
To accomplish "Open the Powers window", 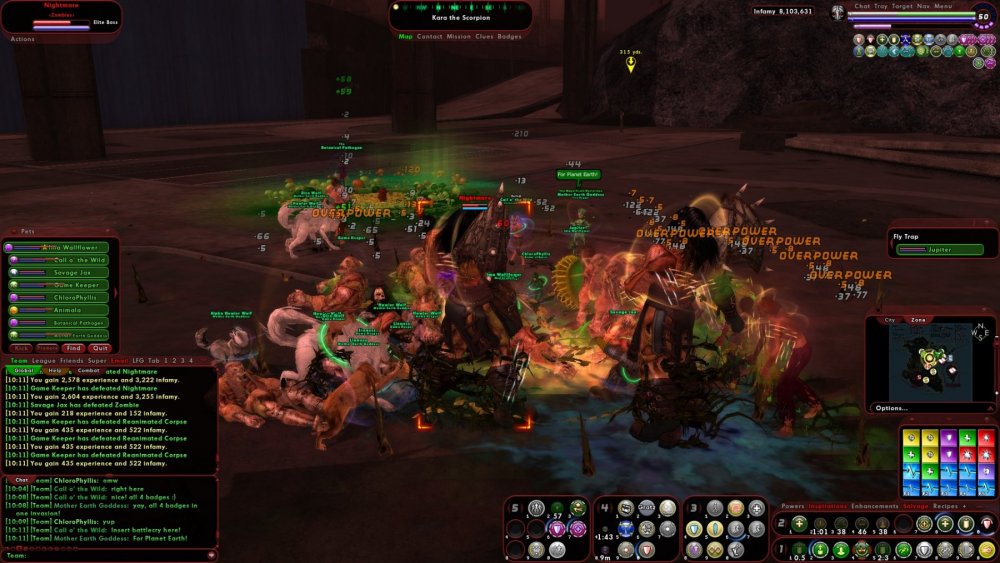I will tap(792, 506).
